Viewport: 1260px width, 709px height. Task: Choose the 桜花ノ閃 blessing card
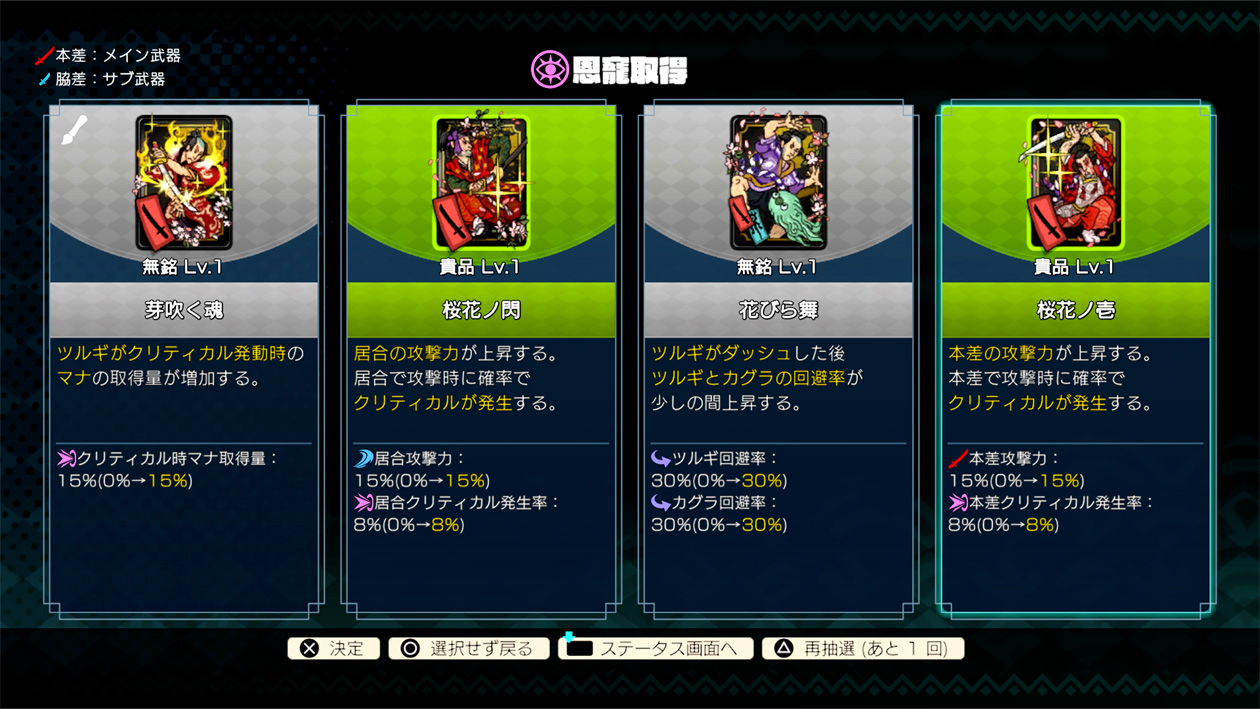click(481, 358)
